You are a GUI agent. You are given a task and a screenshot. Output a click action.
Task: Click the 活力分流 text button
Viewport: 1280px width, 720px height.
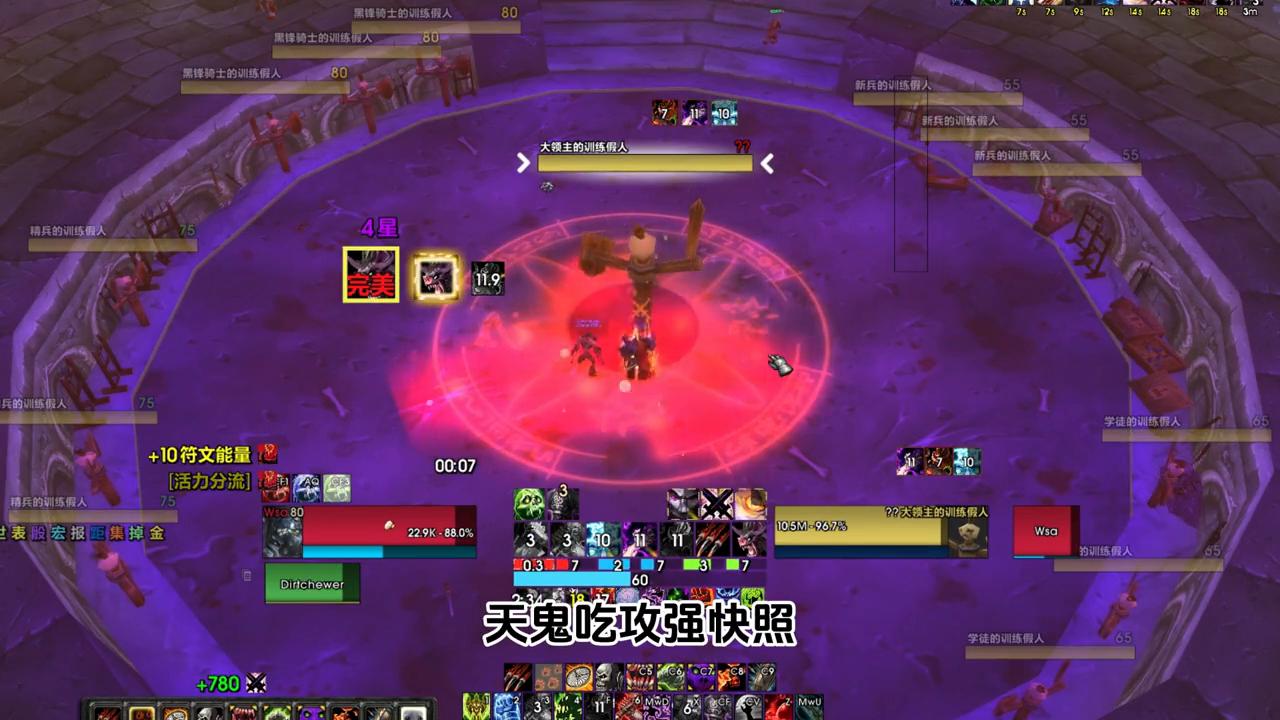[x=209, y=481]
